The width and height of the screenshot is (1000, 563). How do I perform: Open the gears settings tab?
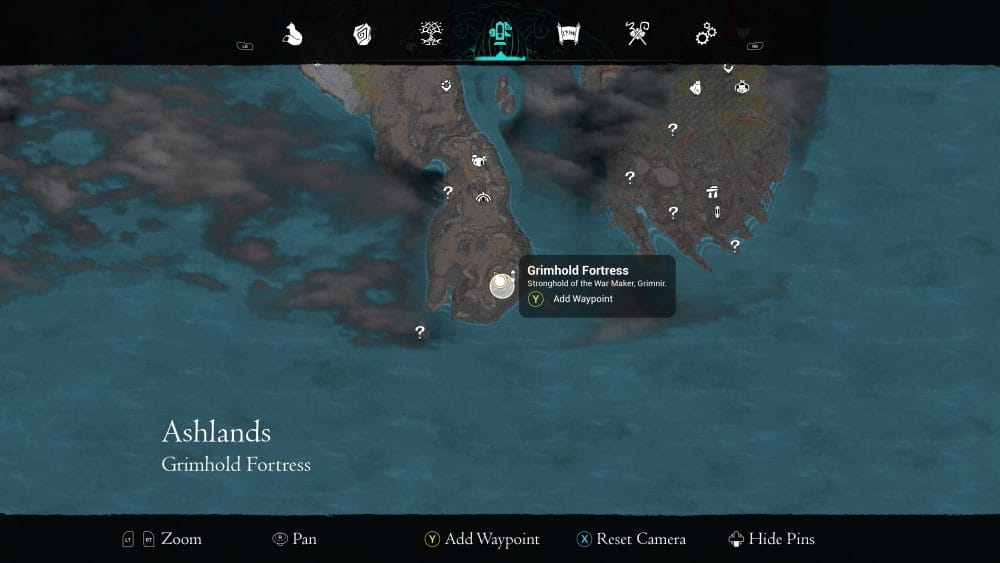[706, 35]
